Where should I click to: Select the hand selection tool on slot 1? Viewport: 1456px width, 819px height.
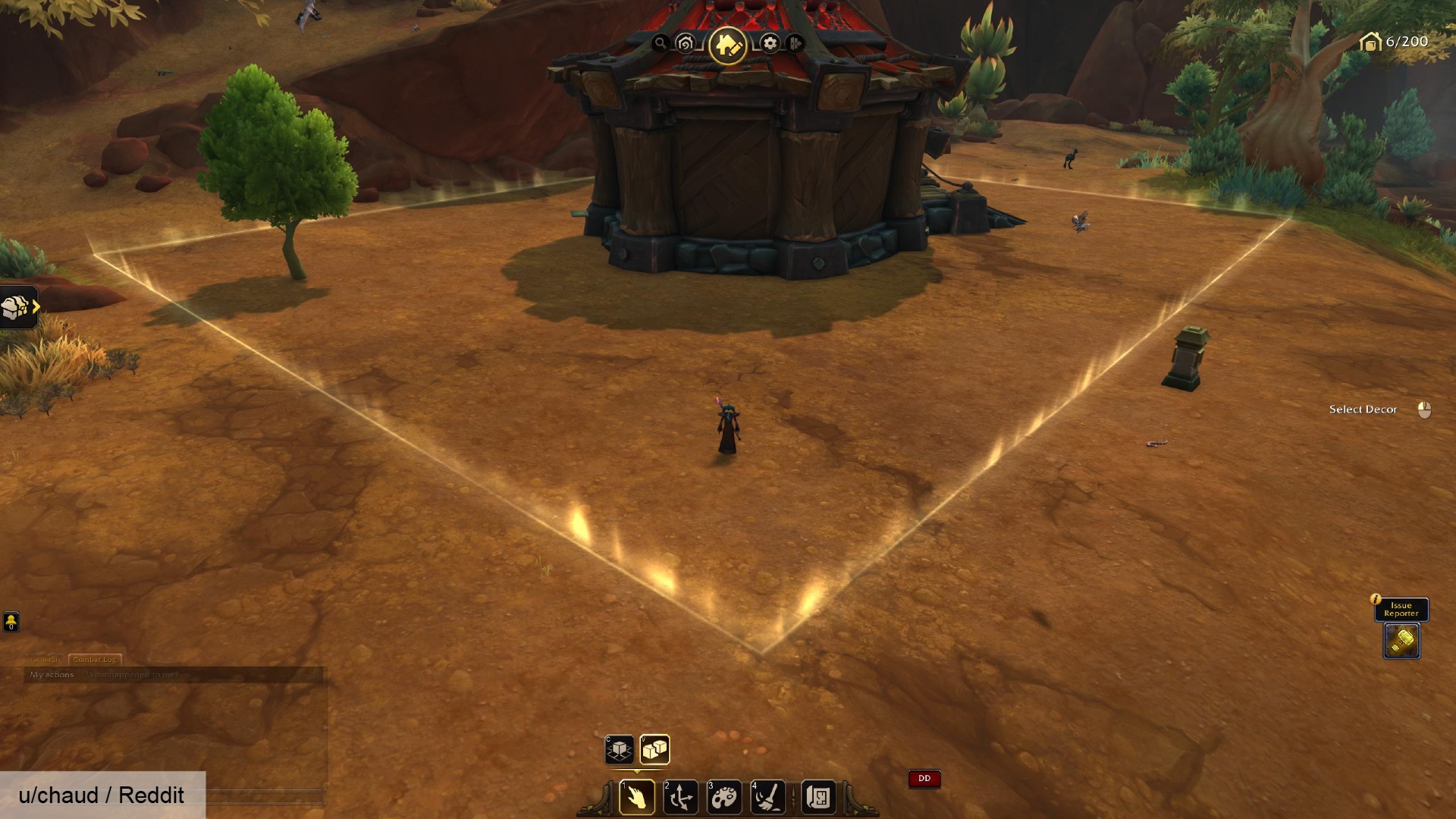637,798
